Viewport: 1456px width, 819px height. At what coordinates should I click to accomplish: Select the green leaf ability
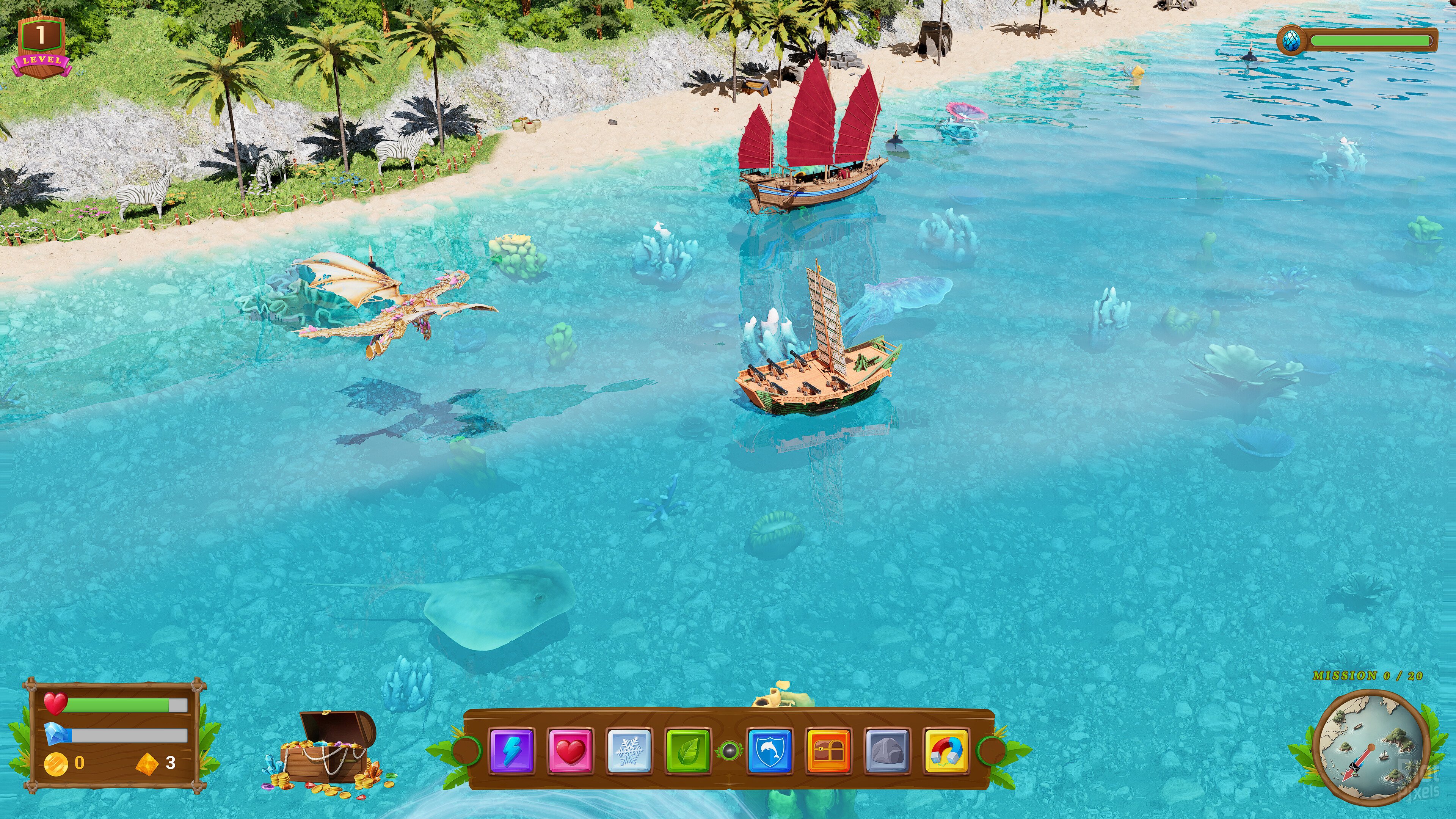(x=688, y=751)
